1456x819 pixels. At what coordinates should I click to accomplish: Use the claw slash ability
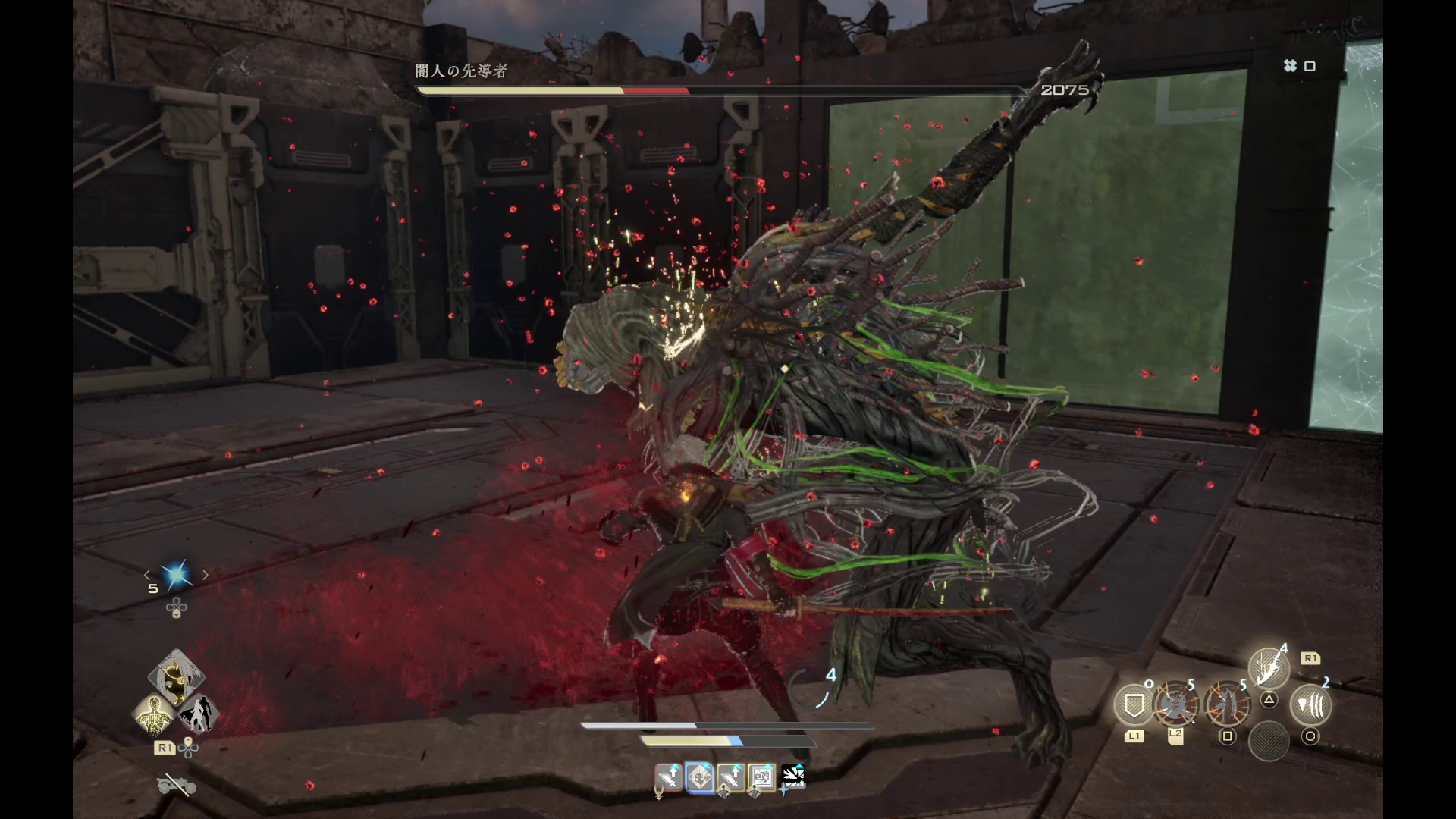(1310, 706)
